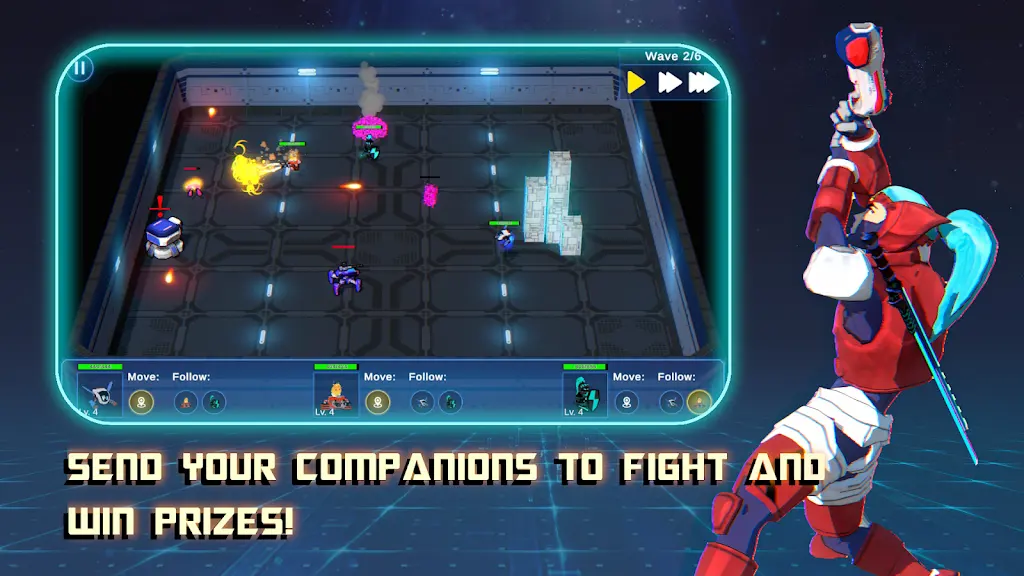Choose the orange-haired companion portrait in the red vehicle
The height and width of the screenshot is (576, 1024).
[336, 395]
